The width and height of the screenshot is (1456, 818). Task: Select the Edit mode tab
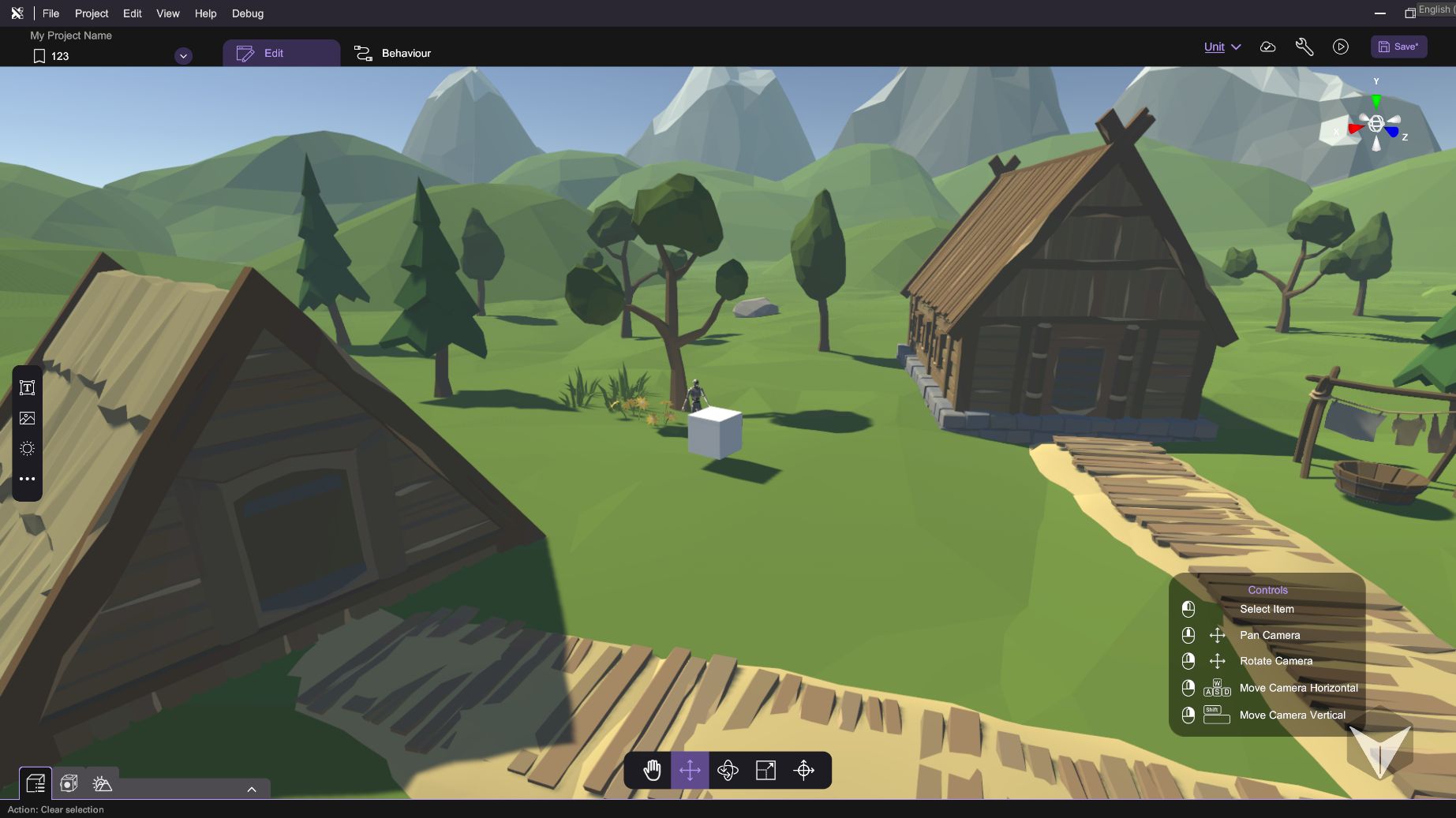coord(281,53)
